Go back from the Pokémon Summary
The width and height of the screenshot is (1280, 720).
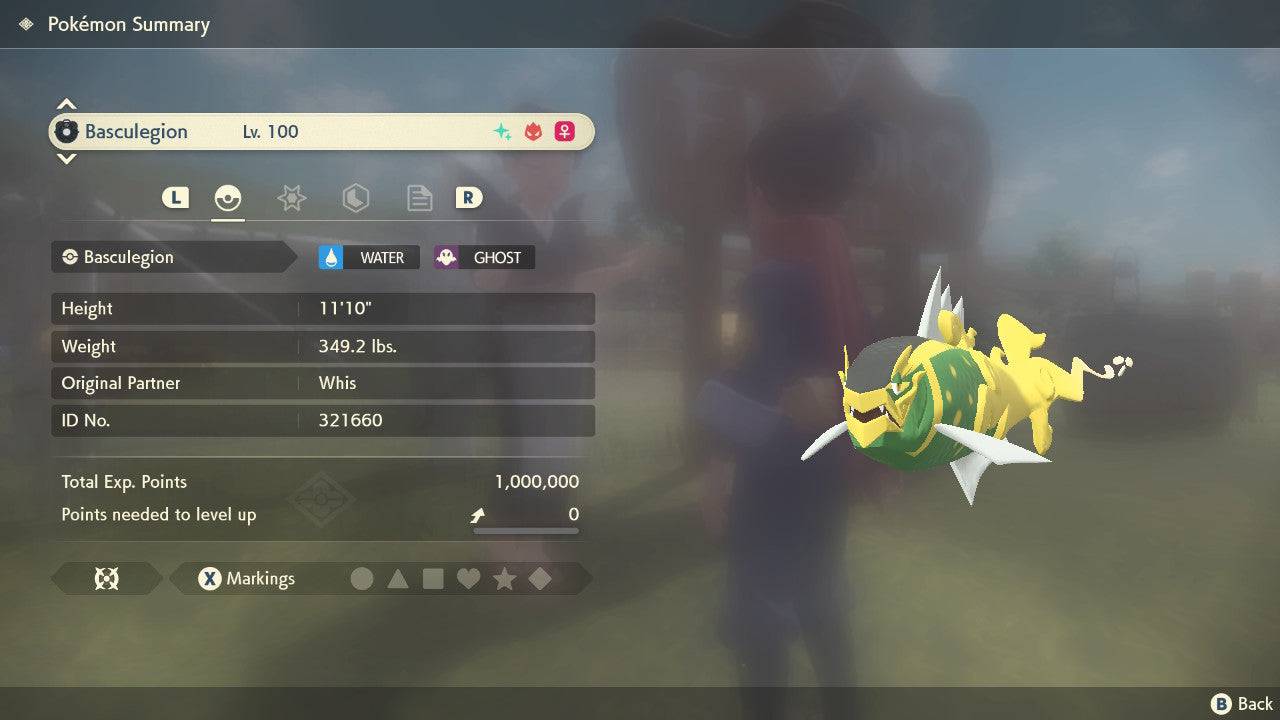(x=1242, y=704)
